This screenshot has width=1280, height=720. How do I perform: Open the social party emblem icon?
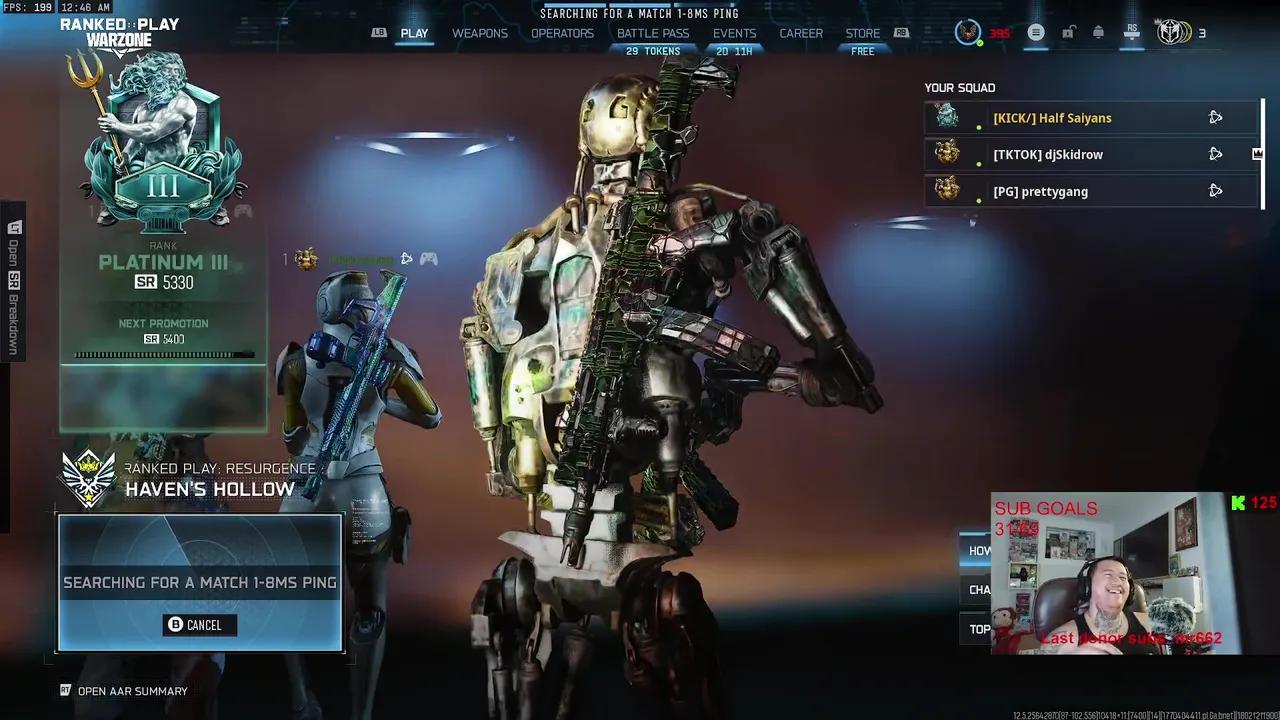1173,33
